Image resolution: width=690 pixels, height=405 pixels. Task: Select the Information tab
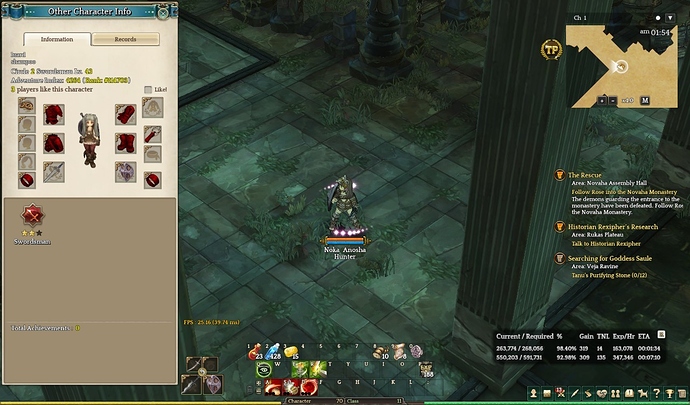click(56, 40)
